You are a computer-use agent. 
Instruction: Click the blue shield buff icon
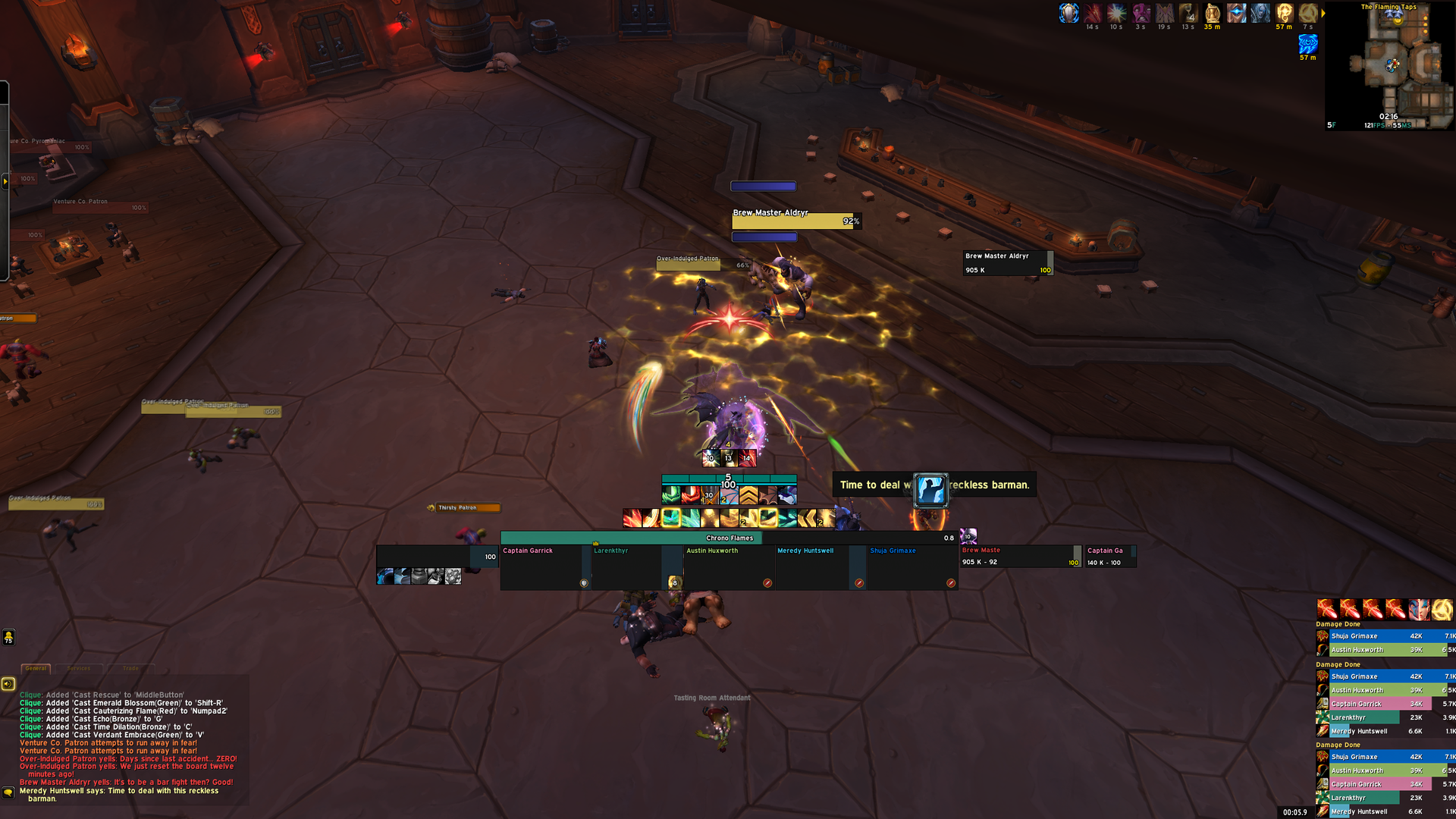coord(1068,13)
